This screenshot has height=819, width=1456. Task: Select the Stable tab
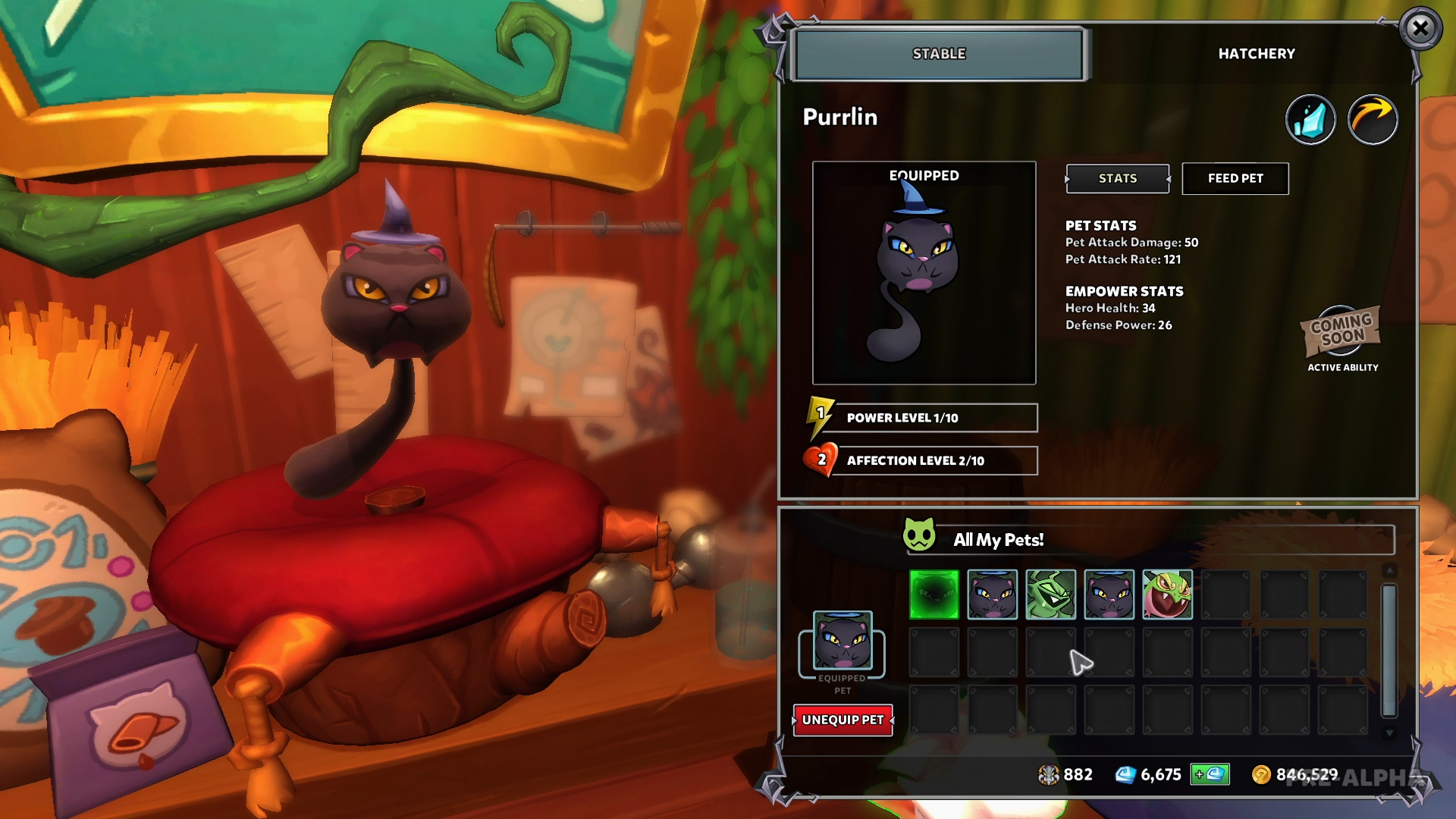point(939,54)
